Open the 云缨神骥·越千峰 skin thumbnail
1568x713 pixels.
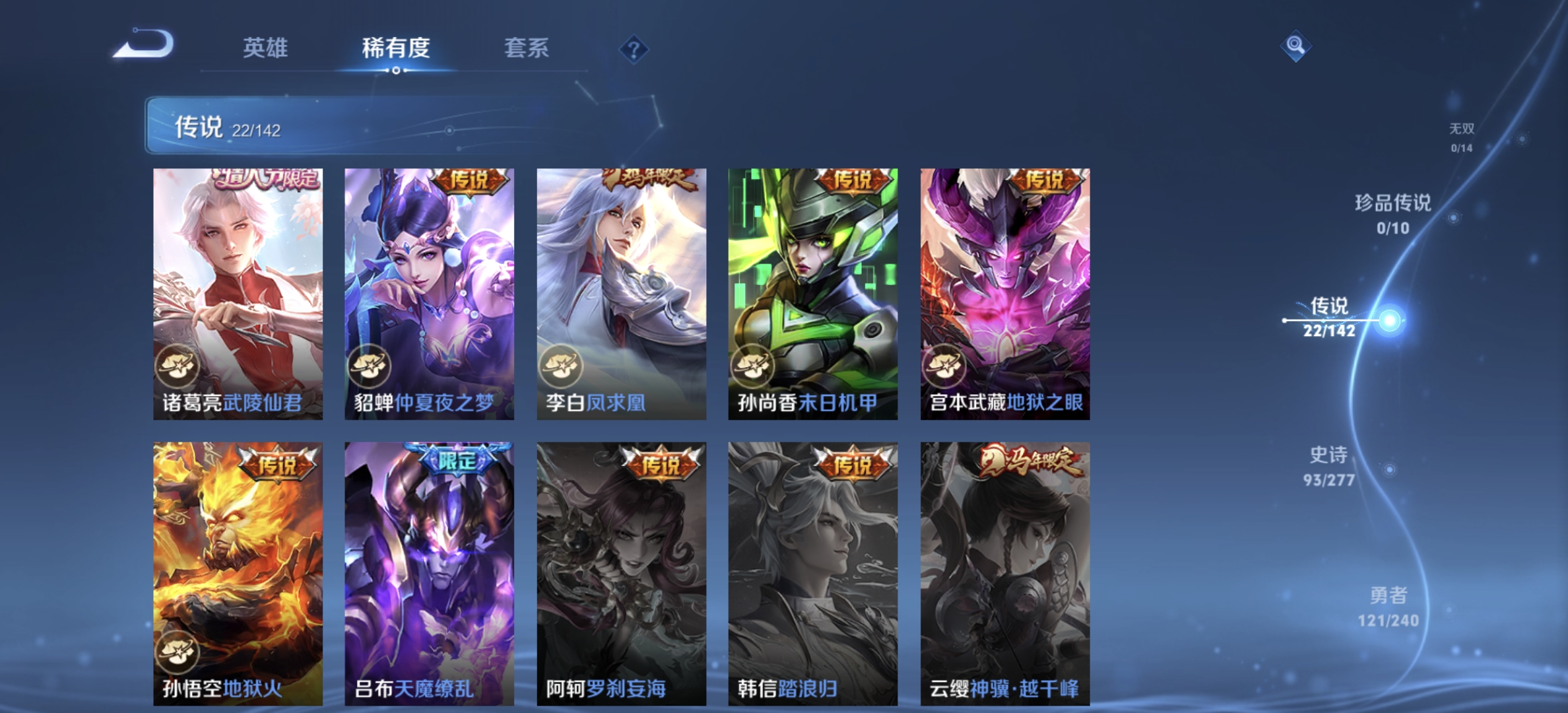(1004, 568)
